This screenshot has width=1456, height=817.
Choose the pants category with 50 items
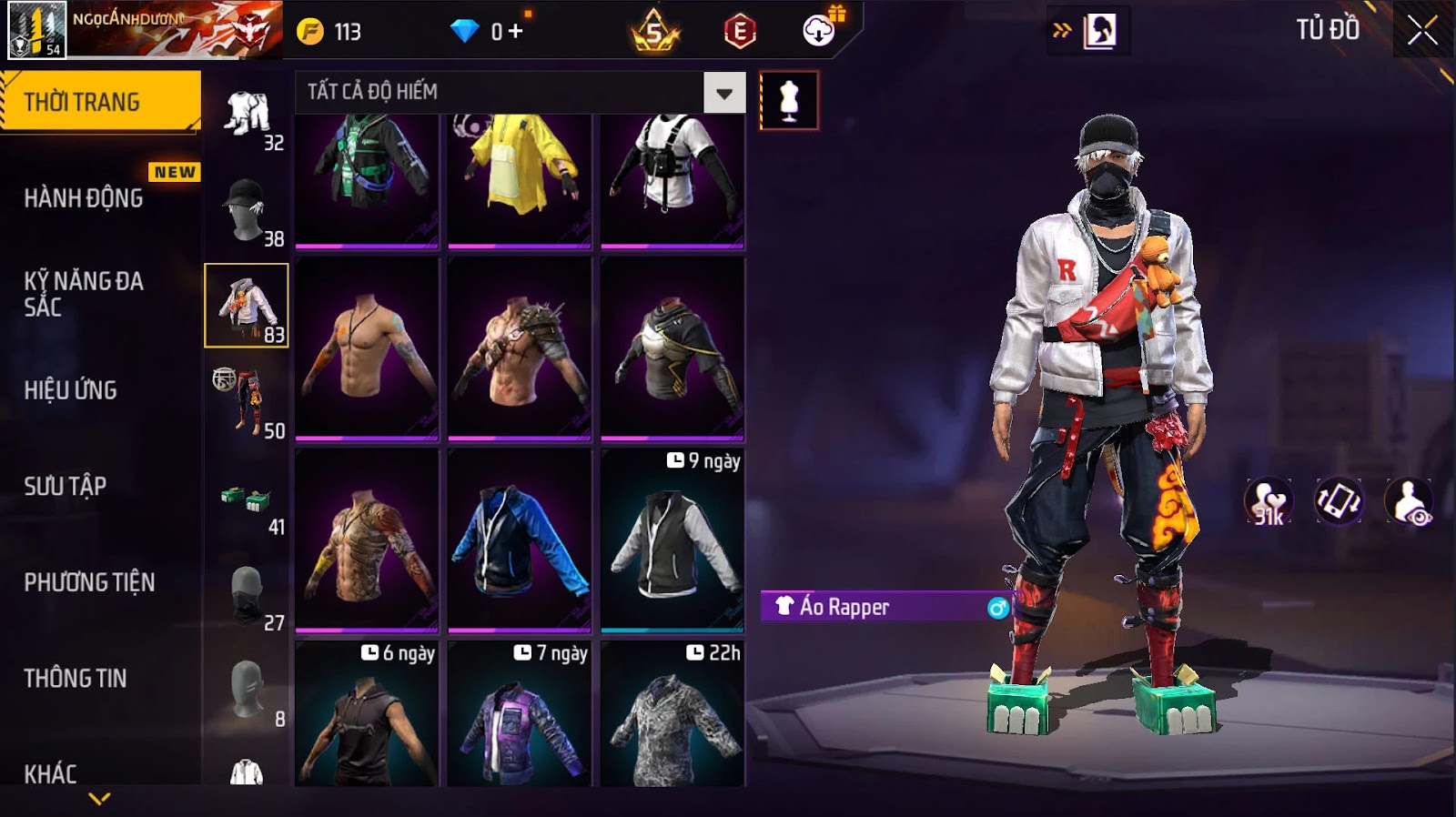click(247, 402)
